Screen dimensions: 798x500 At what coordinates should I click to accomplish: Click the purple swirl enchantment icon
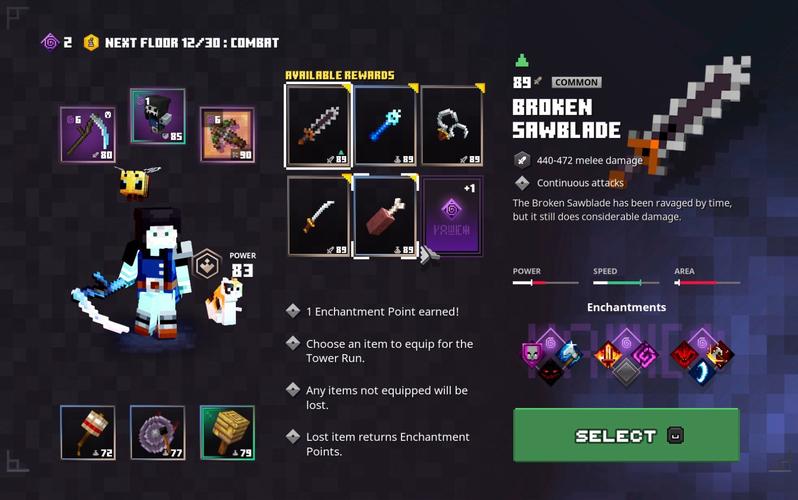[644, 355]
